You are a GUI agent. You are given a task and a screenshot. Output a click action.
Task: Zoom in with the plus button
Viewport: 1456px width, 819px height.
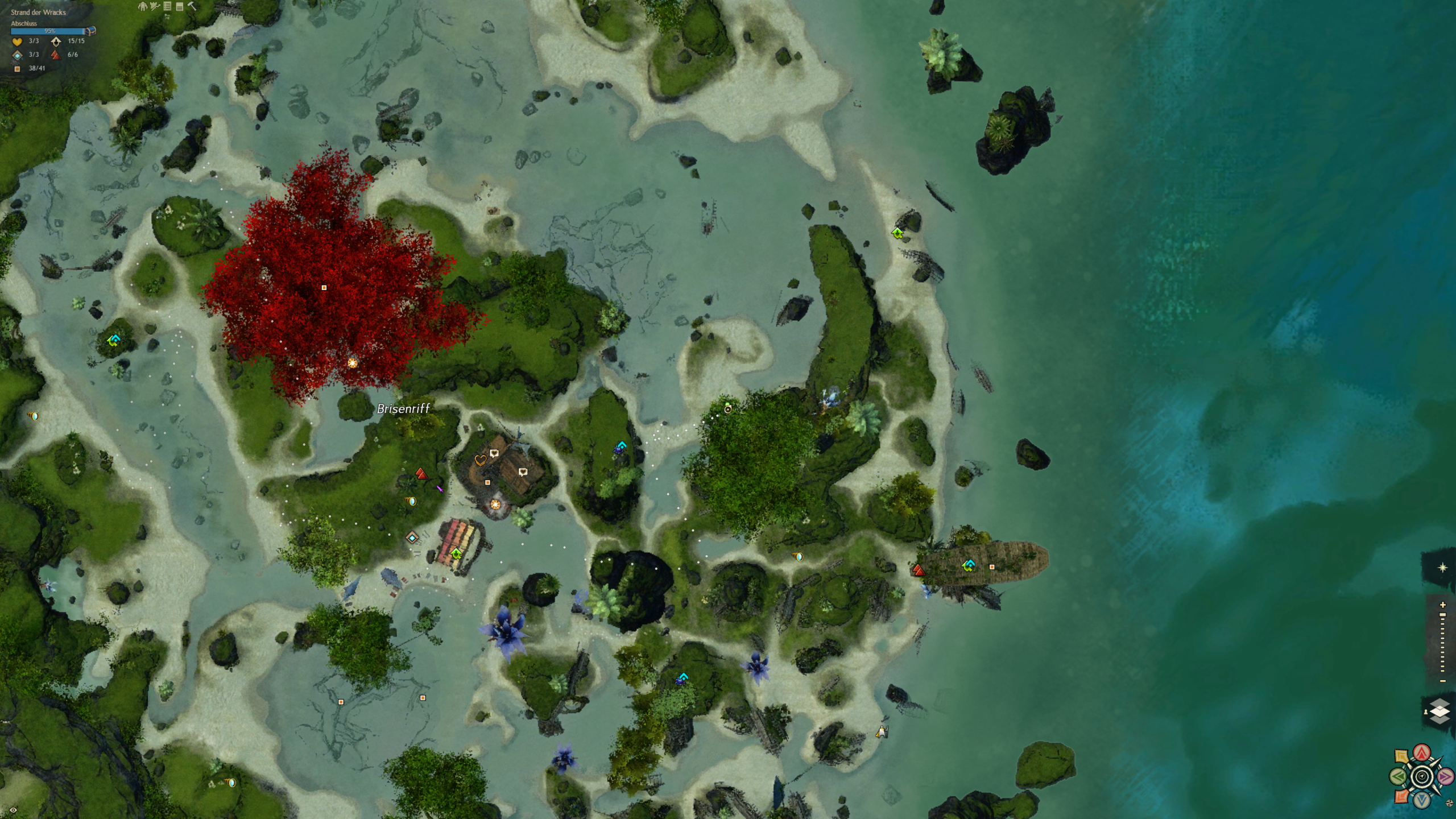tap(1443, 605)
